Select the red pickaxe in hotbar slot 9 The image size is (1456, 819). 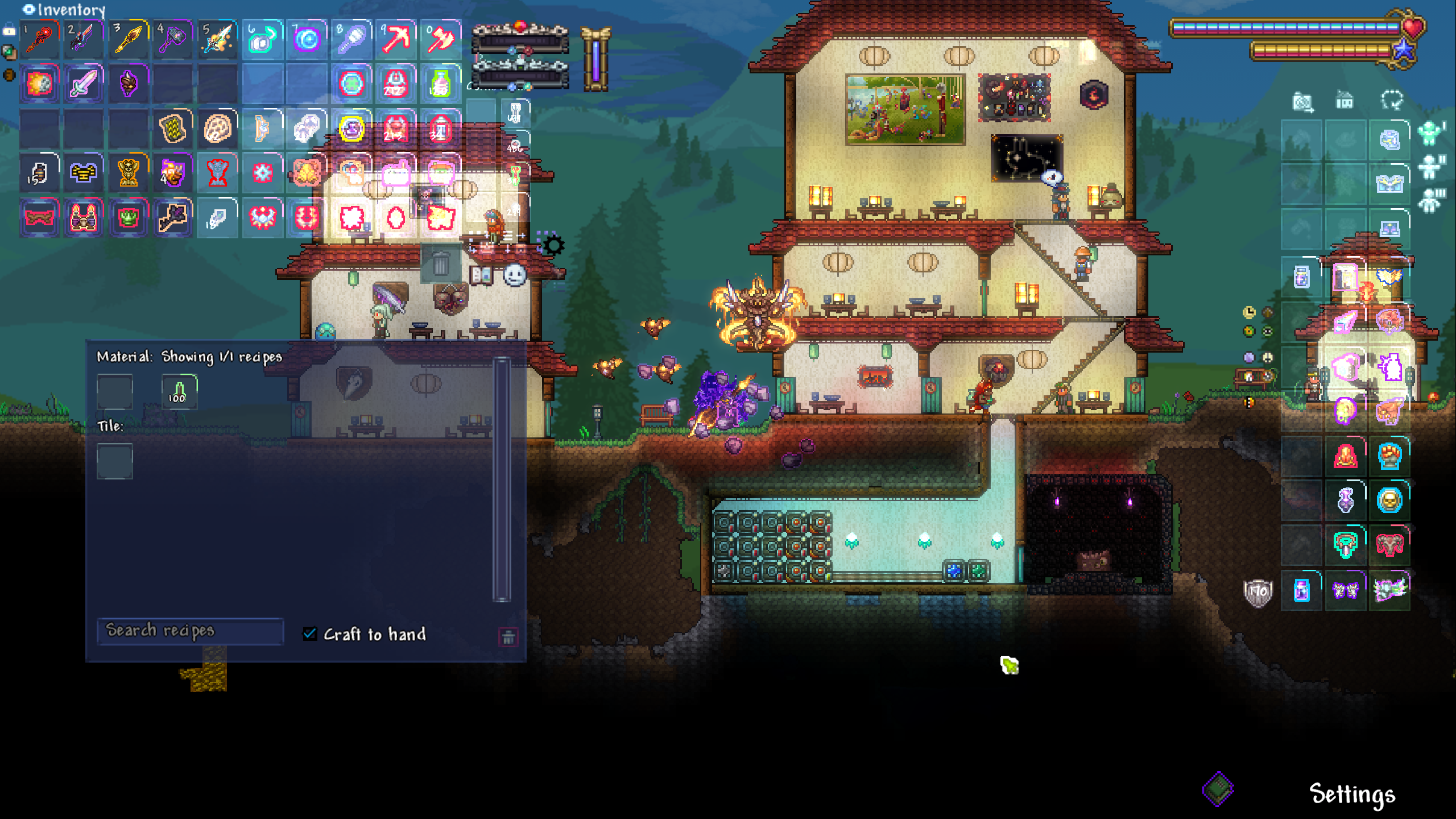click(396, 40)
